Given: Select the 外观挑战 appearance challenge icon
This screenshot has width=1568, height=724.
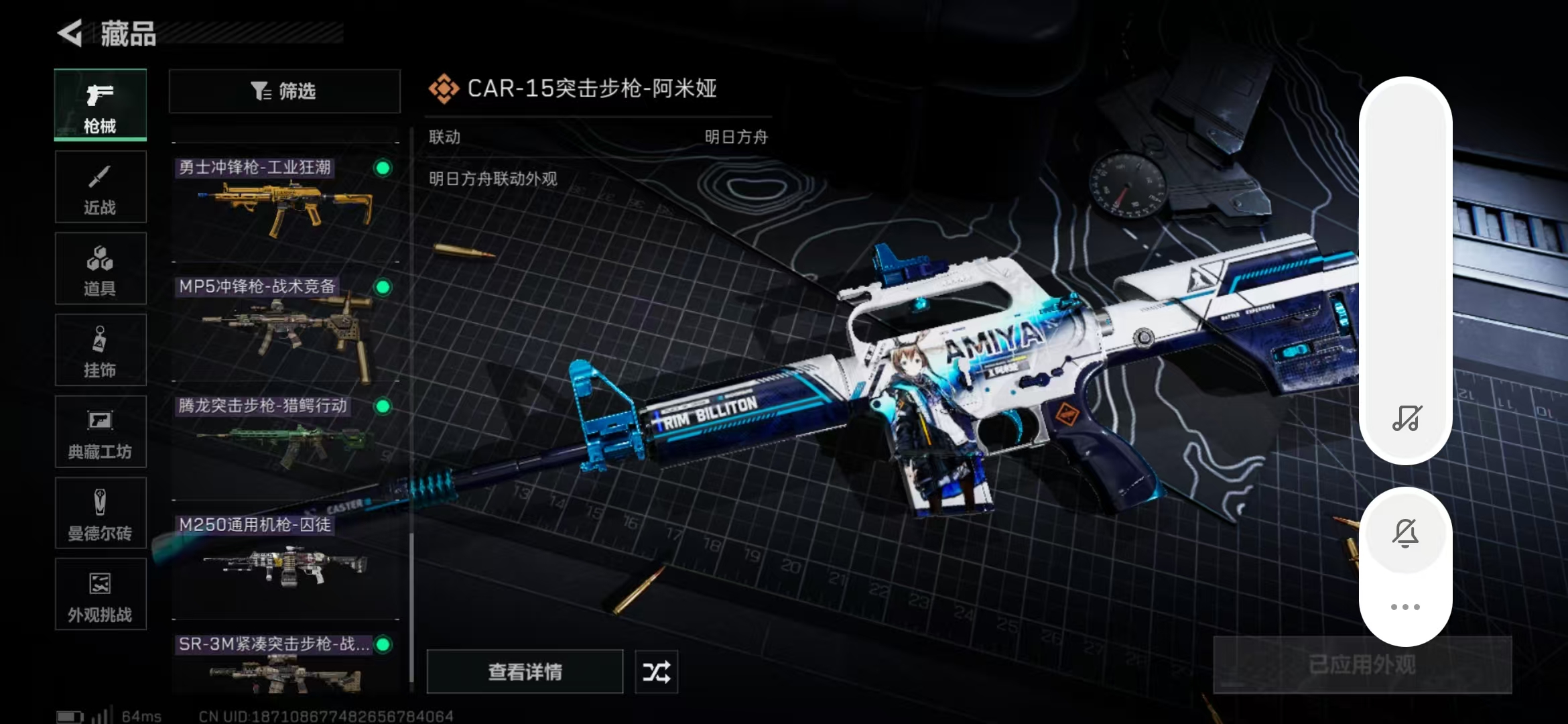Looking at the screenshot, I should (99, 595).
